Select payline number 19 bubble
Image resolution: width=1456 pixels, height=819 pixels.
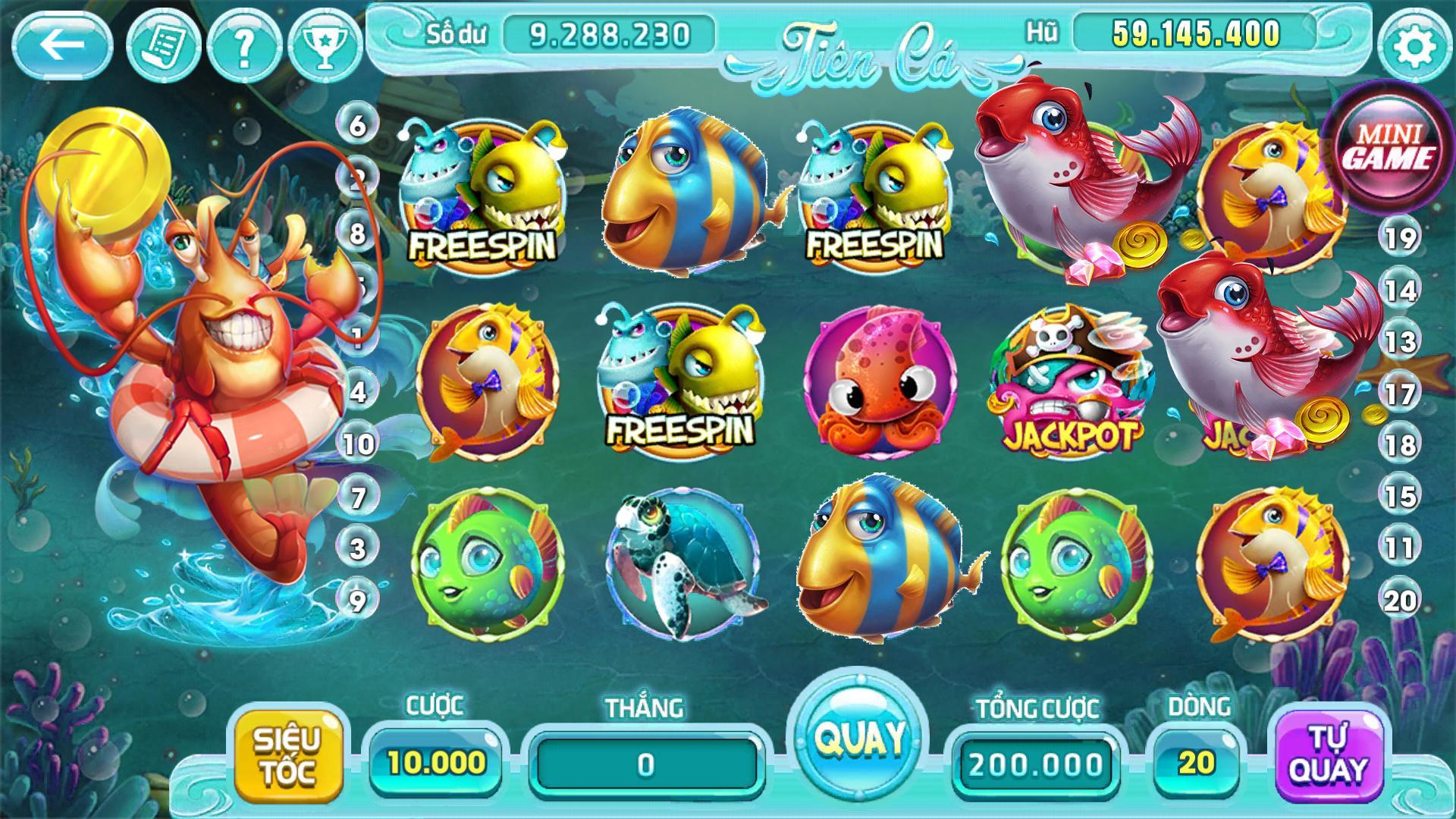[1400, 239]
